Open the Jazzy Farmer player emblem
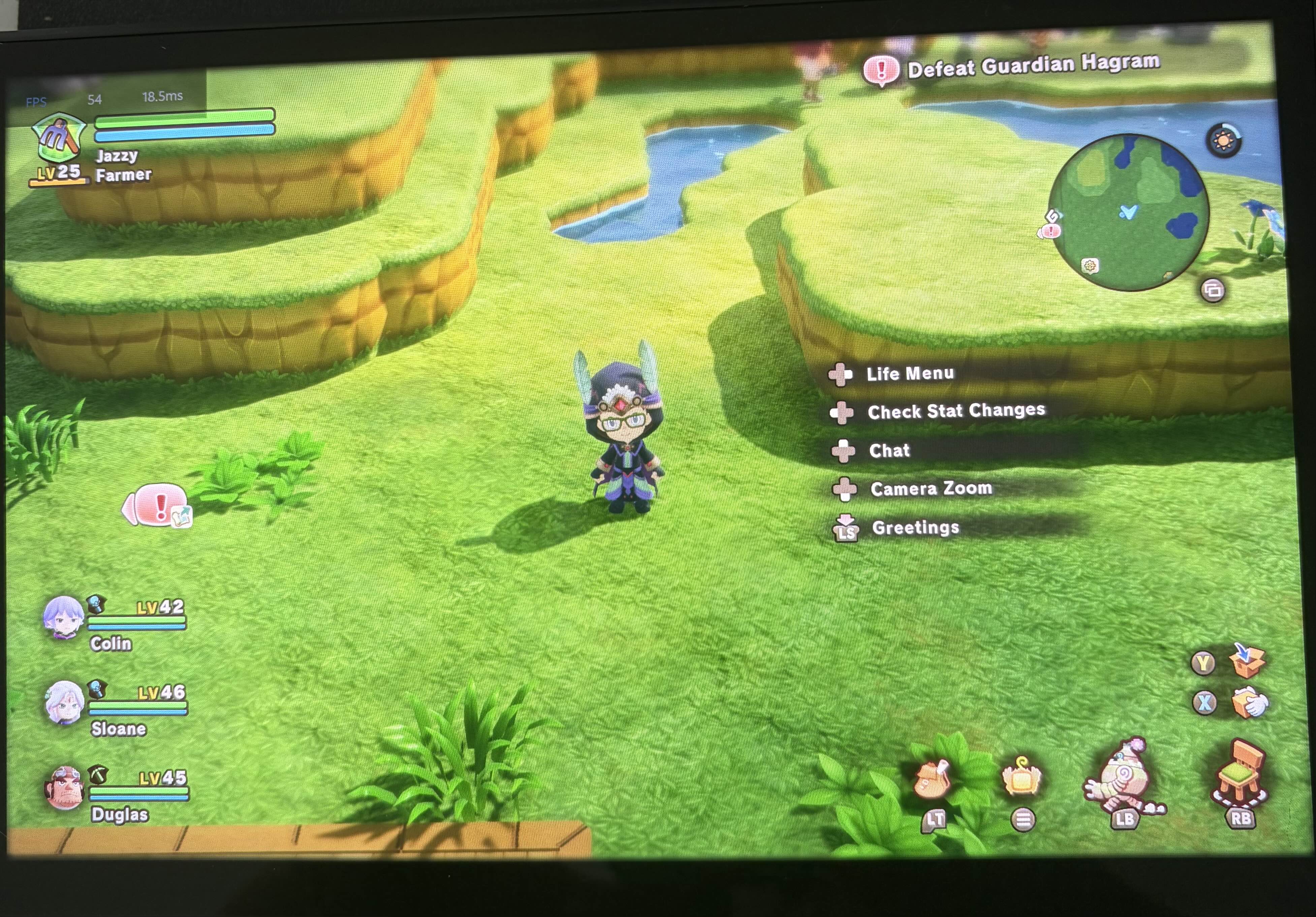 [x=59, y=138]
